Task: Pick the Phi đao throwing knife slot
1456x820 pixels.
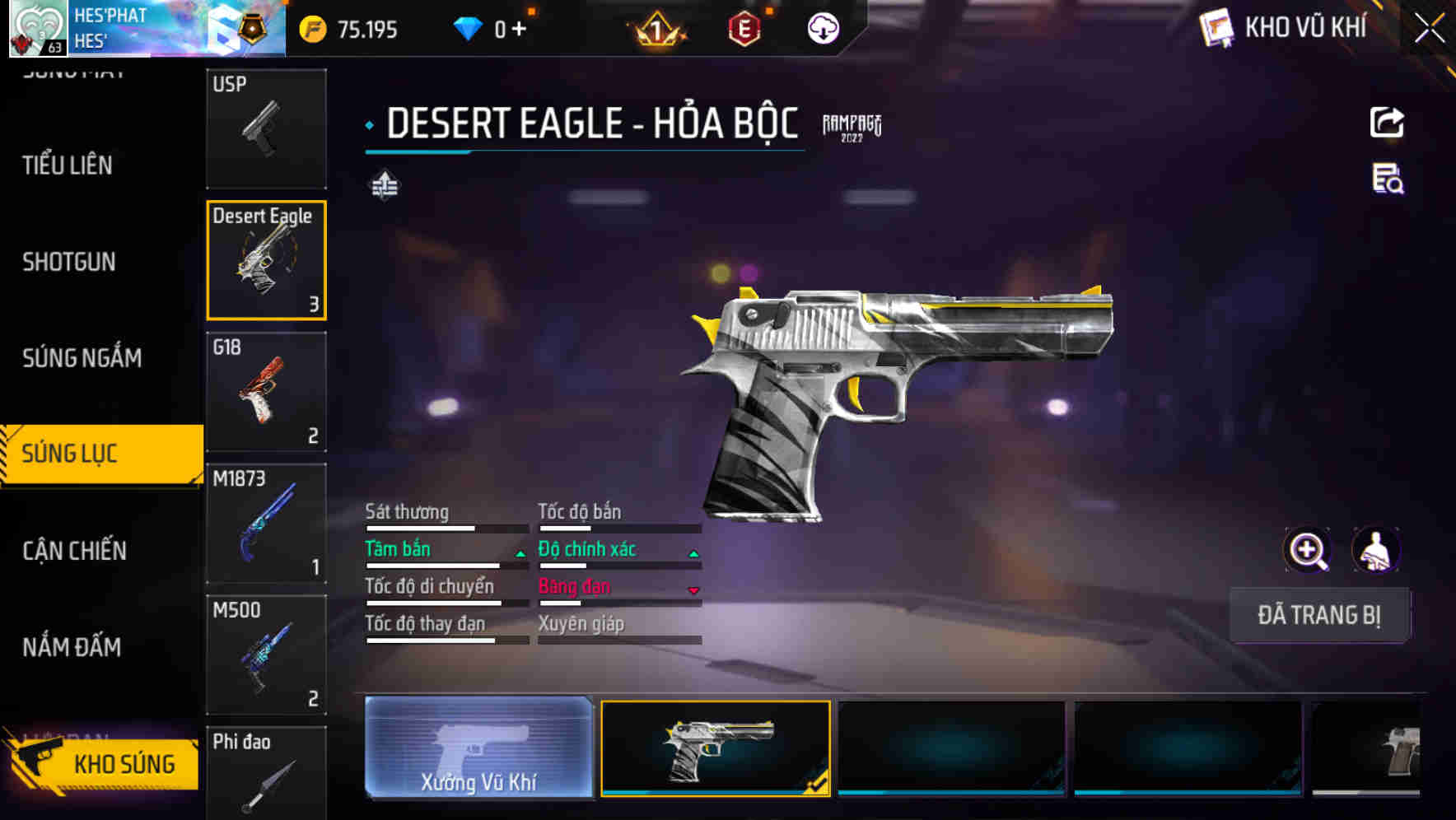Action: coord(266,774)
